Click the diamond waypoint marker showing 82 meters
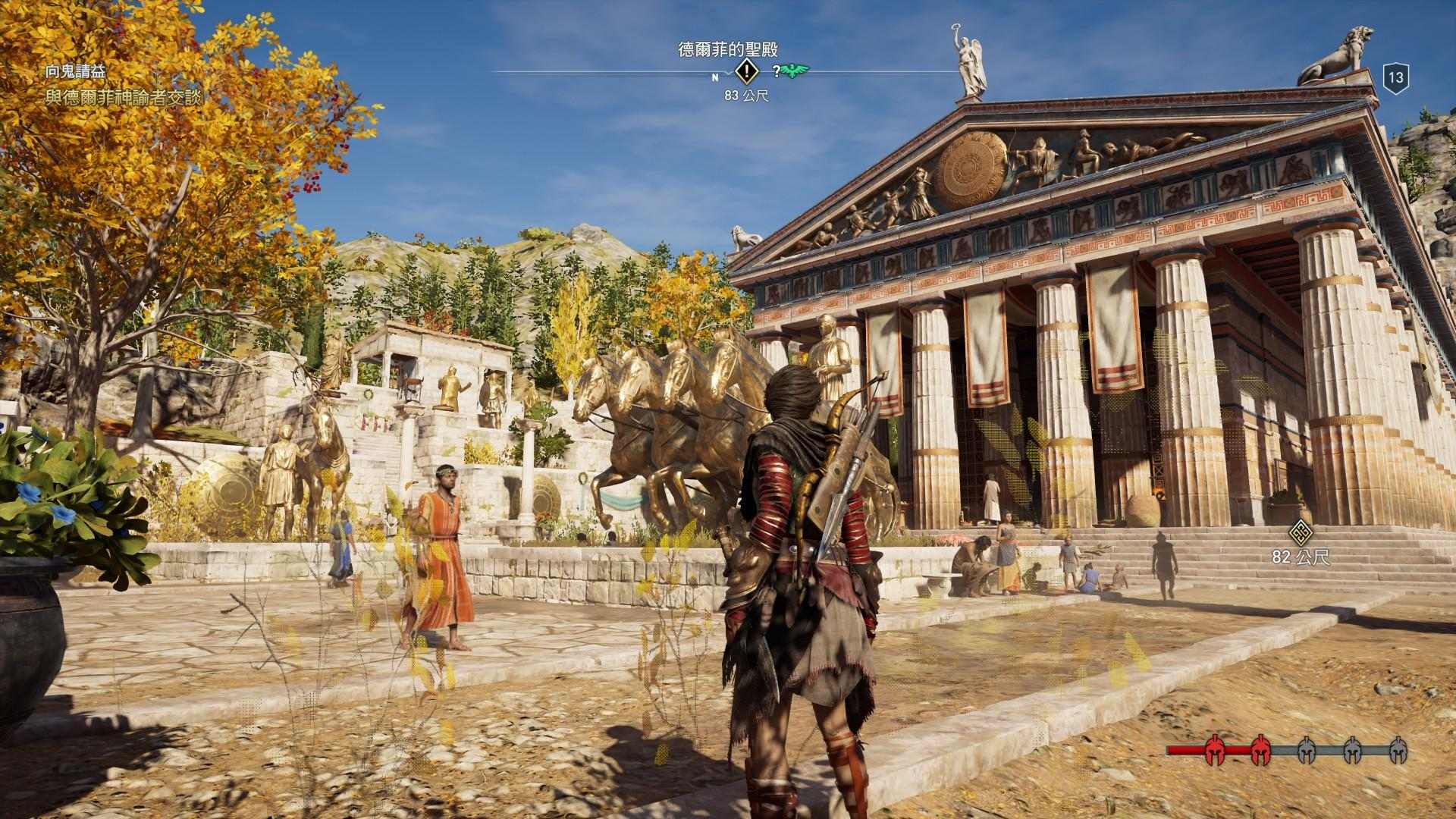This screenshot has height=819, width=1456. coord(1301,532)
